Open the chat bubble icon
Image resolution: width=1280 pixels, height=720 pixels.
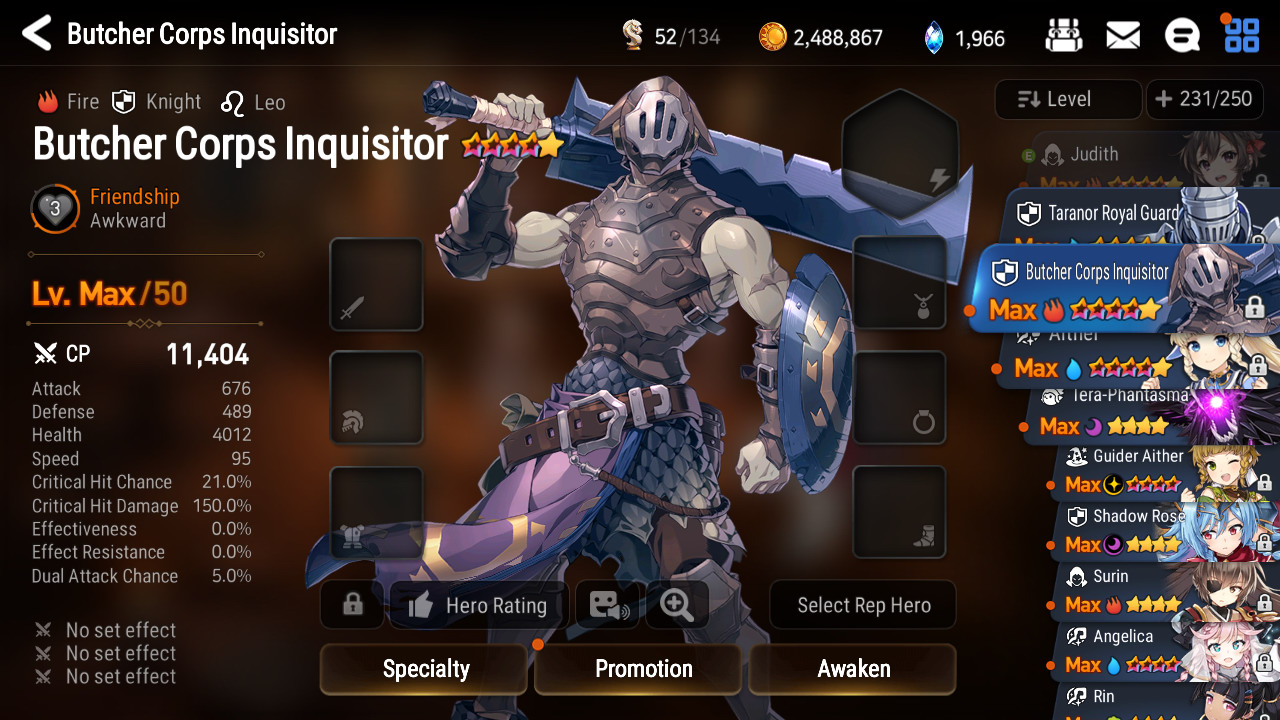pos(1182,36)
